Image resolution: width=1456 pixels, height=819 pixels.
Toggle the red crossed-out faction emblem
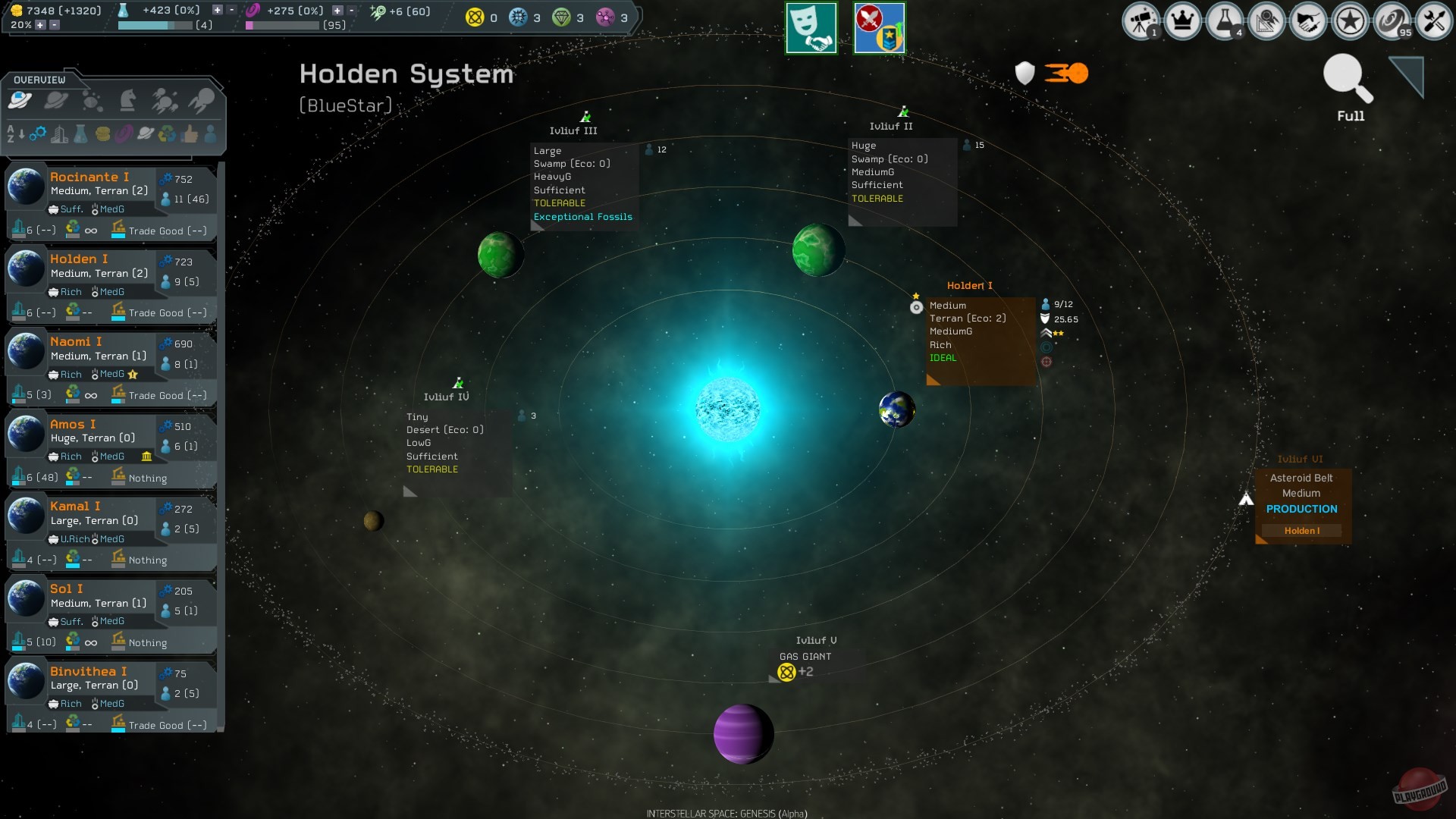880,28
